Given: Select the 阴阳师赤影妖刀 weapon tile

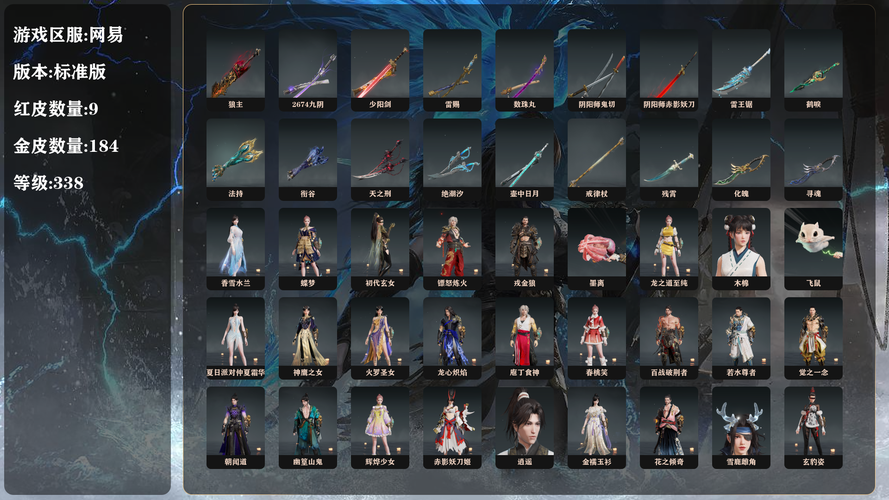Looking at the screenshot, I should click(669, 70).
